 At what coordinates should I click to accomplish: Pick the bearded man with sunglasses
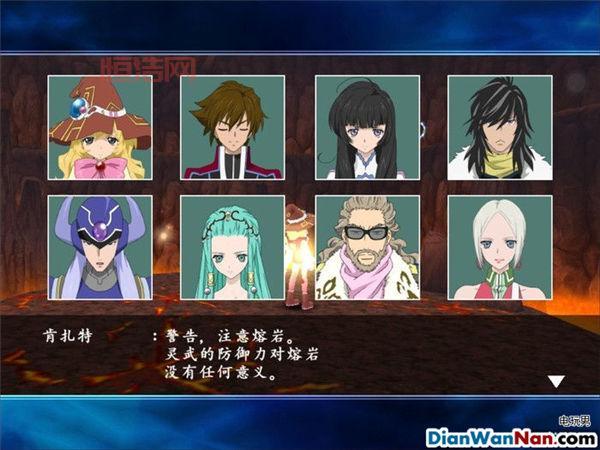367,247
